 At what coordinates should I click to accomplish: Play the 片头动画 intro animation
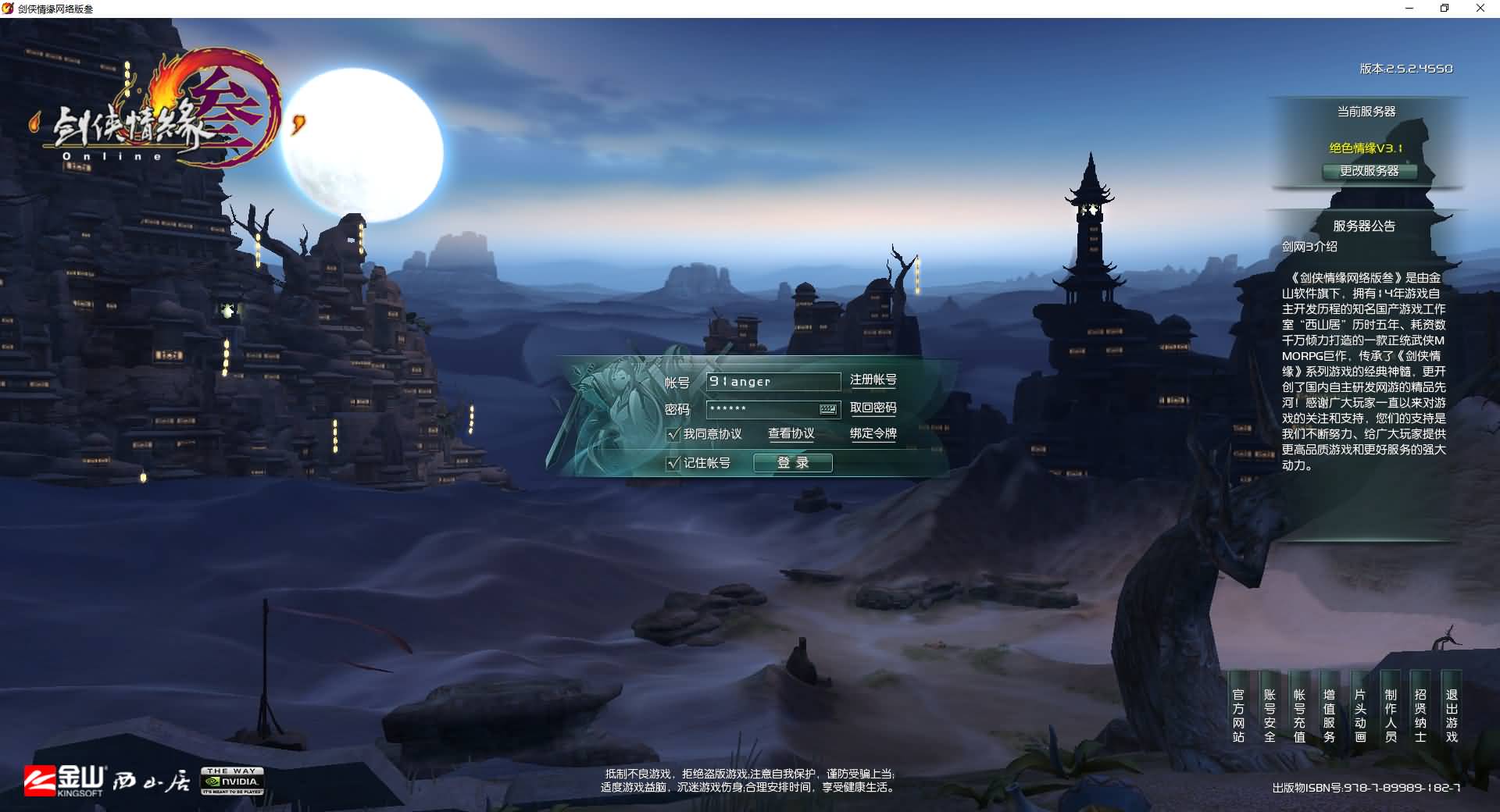[1360, 715]
